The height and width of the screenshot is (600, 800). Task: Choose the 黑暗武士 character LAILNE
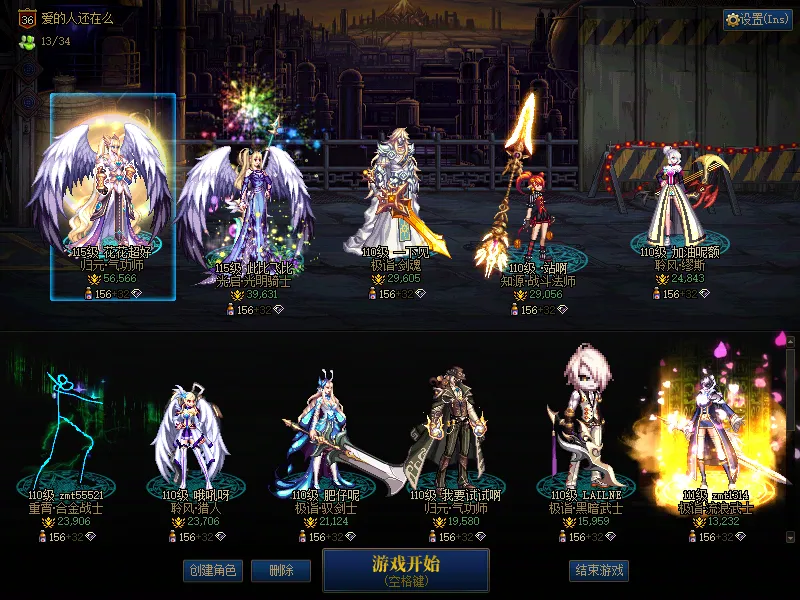click(x=585, y=440)
